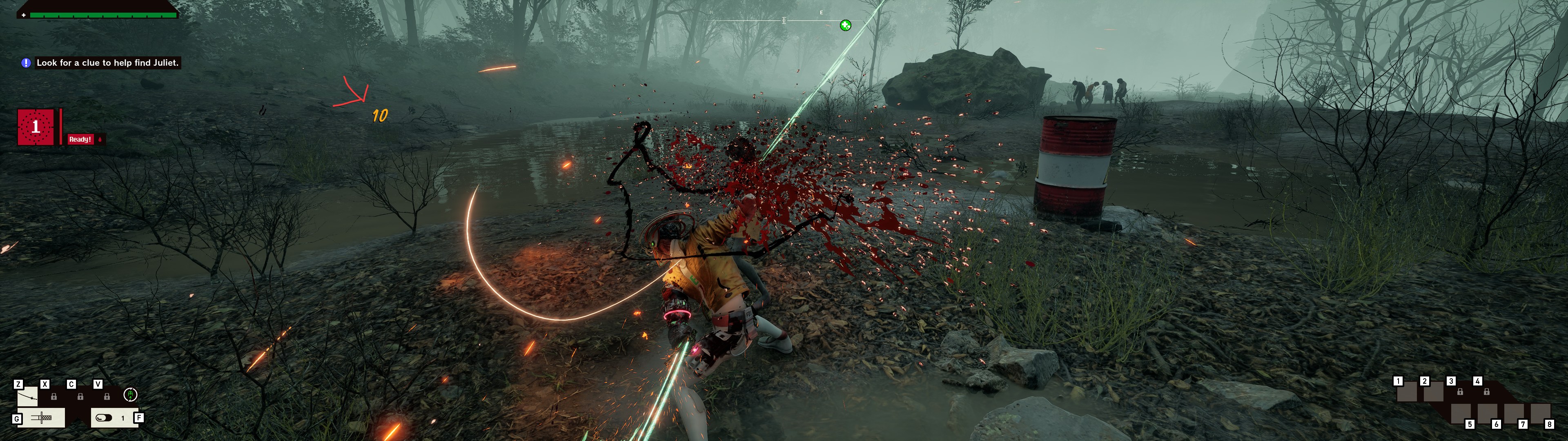Click the green circular swap icon
Image resolution: width=1568 pixels, height=441 pixels.
click(130, 395)
